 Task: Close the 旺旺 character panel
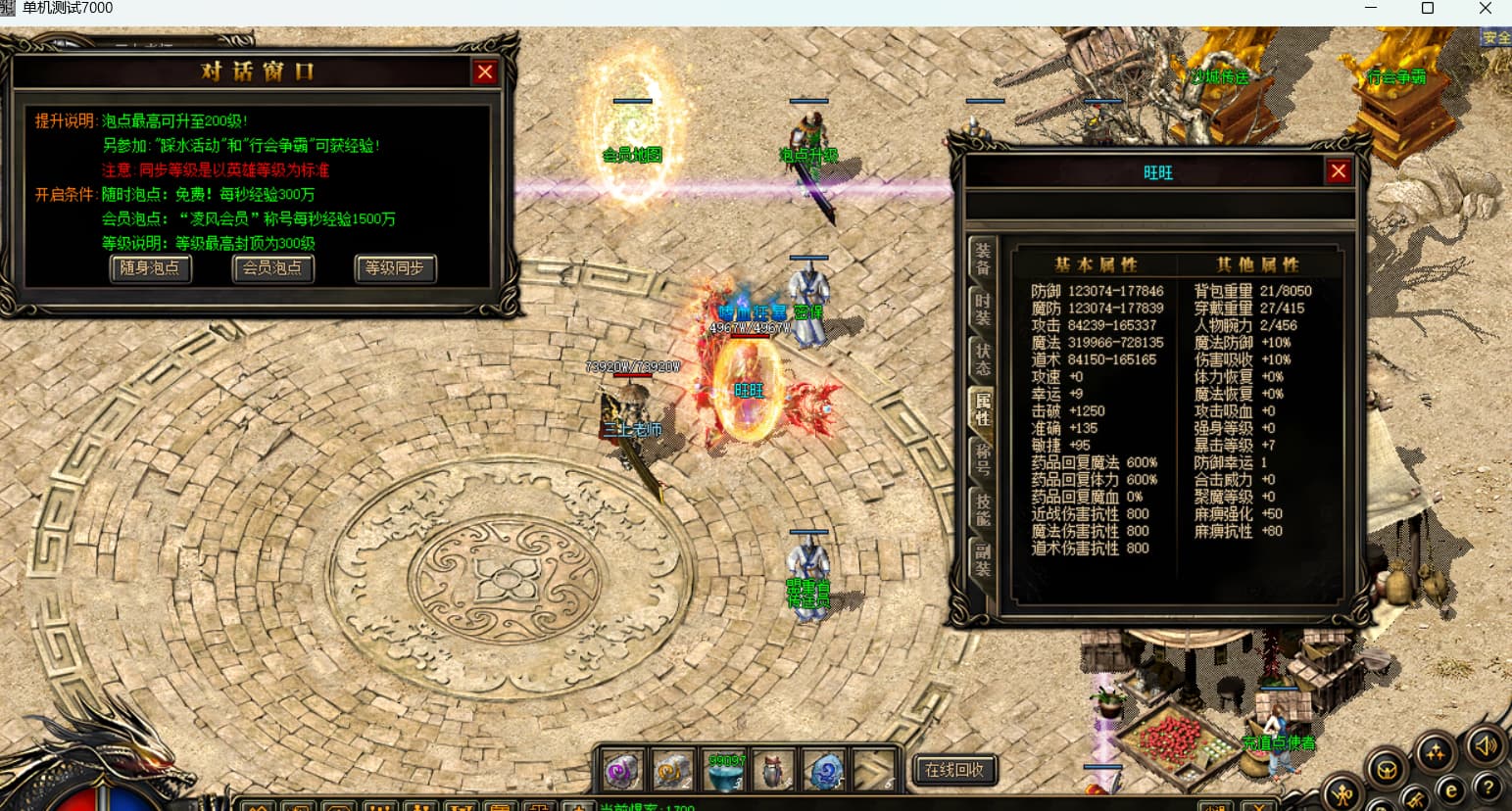pyautogui.click(x=1339, y=171)
